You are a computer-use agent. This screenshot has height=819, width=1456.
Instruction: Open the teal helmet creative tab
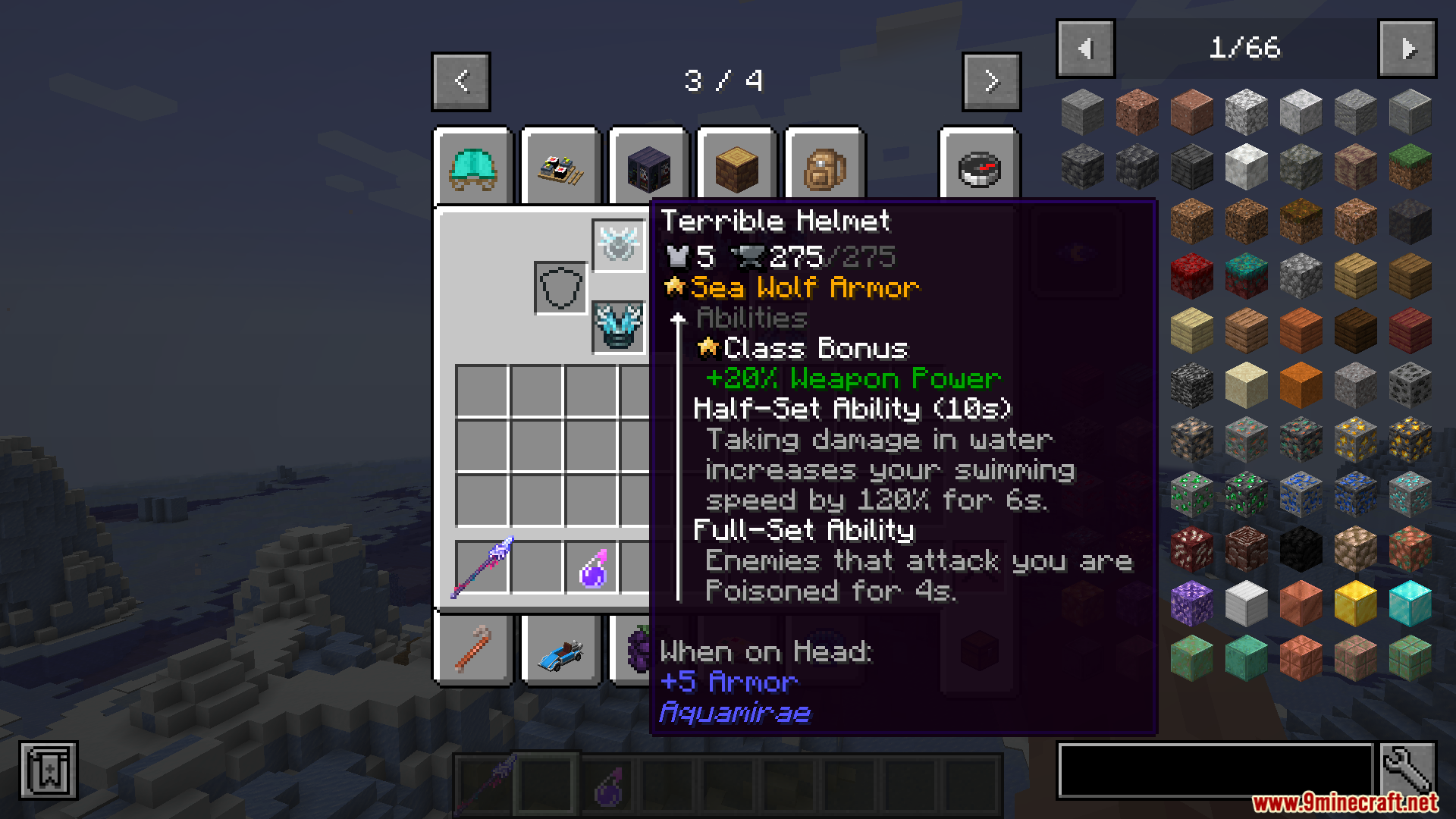[473, 168]
